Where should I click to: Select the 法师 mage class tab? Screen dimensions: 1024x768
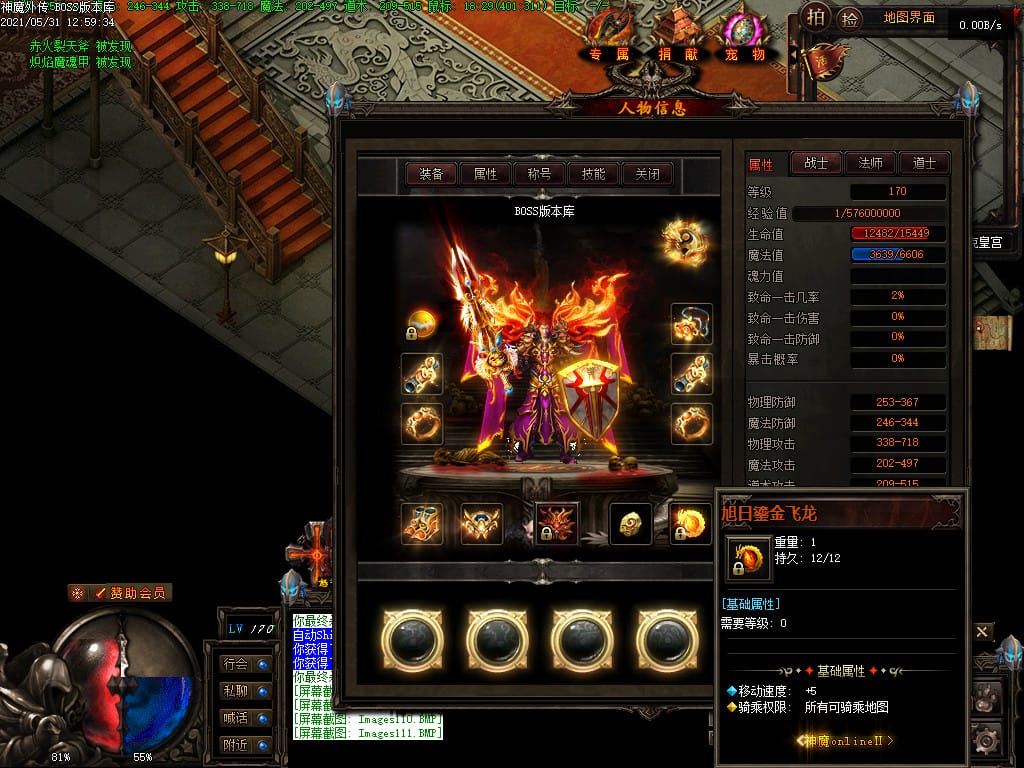(870, 163)
